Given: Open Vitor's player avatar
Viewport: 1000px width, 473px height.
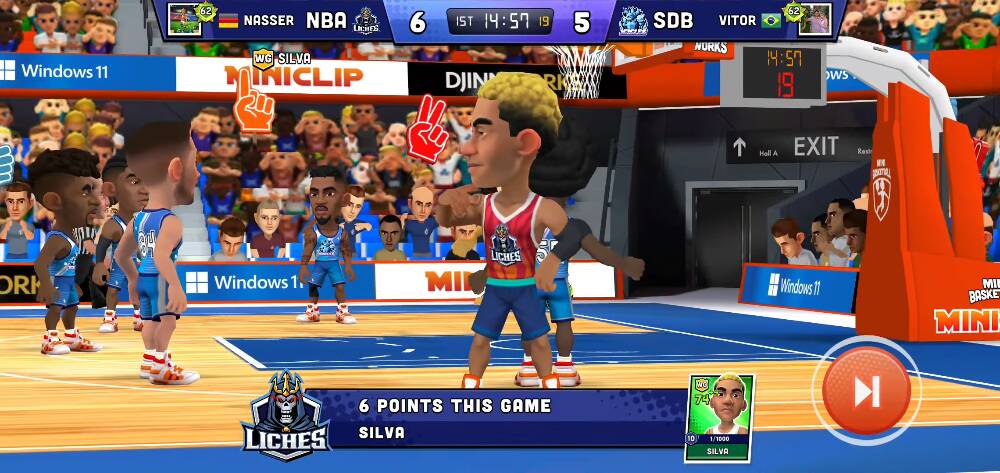Looking at the screenshot, I should coord(814,19).
